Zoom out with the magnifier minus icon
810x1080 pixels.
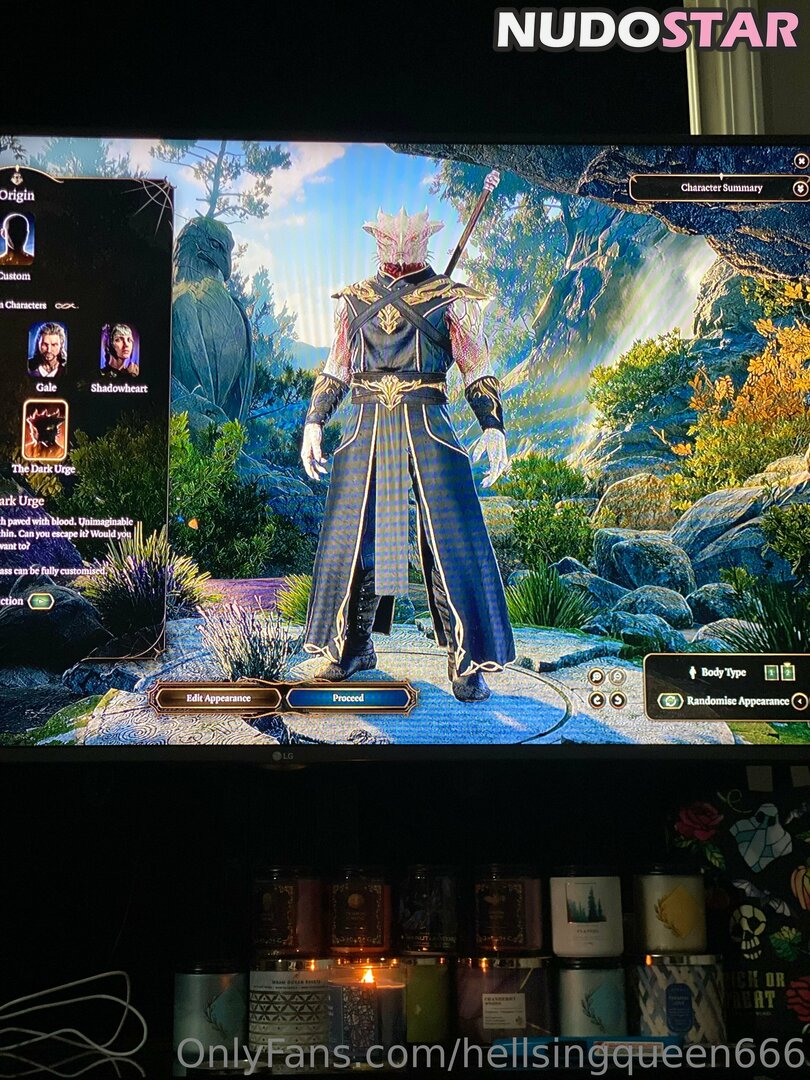coord(618,676)
